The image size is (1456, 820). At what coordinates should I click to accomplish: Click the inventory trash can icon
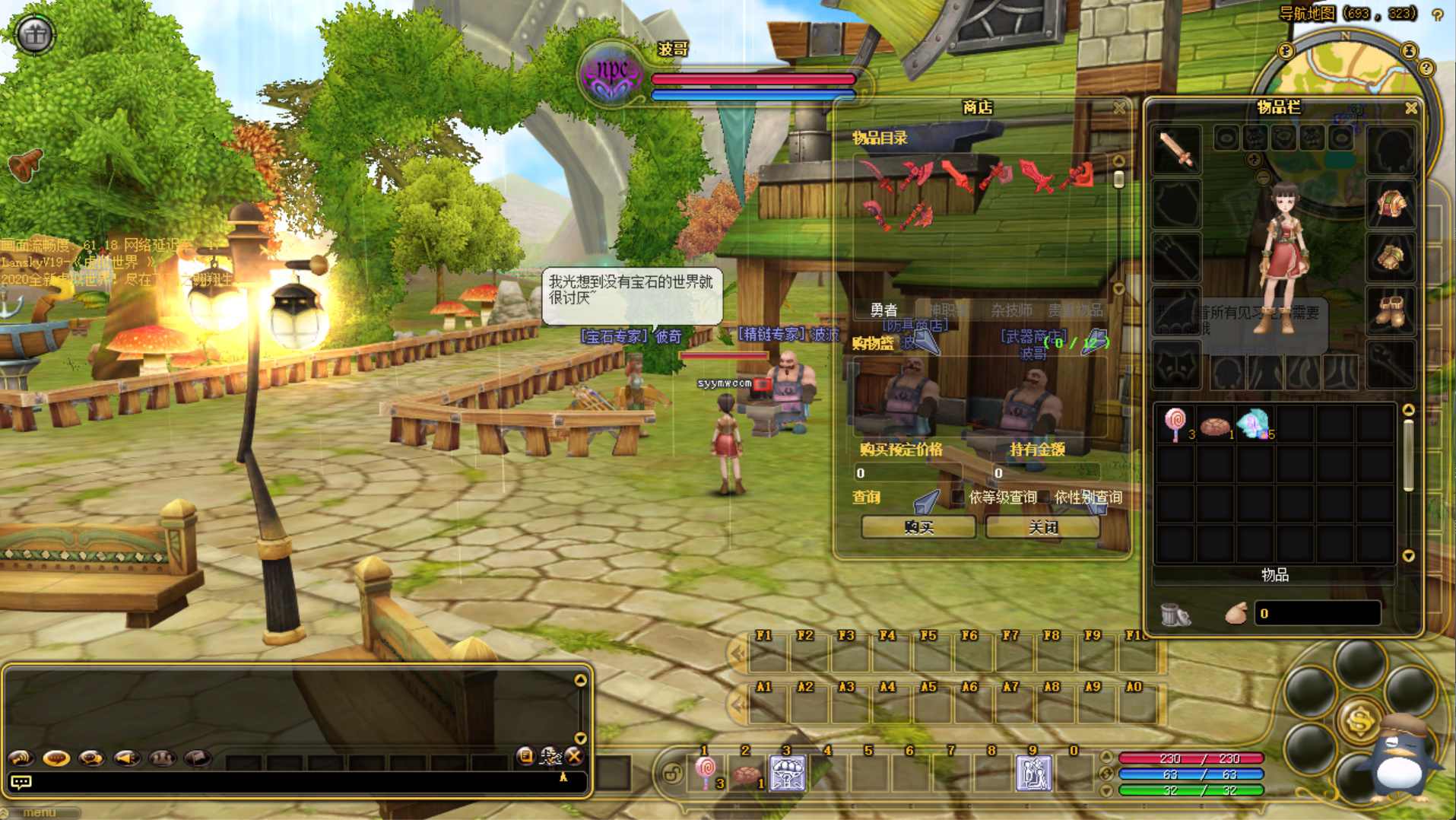pyautogui.click(x=1175, y=614)
